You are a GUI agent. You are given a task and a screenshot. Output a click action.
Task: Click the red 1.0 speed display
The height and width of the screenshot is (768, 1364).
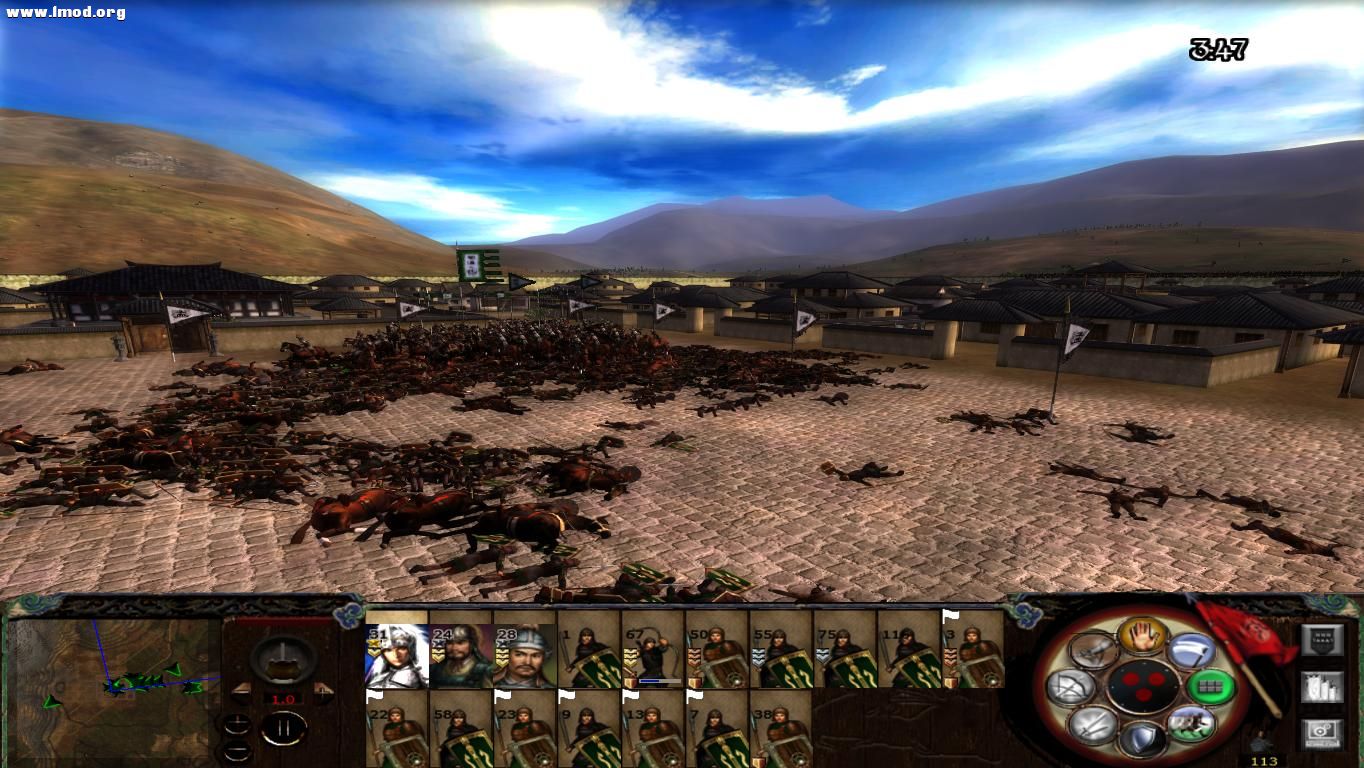pos(283,698)
